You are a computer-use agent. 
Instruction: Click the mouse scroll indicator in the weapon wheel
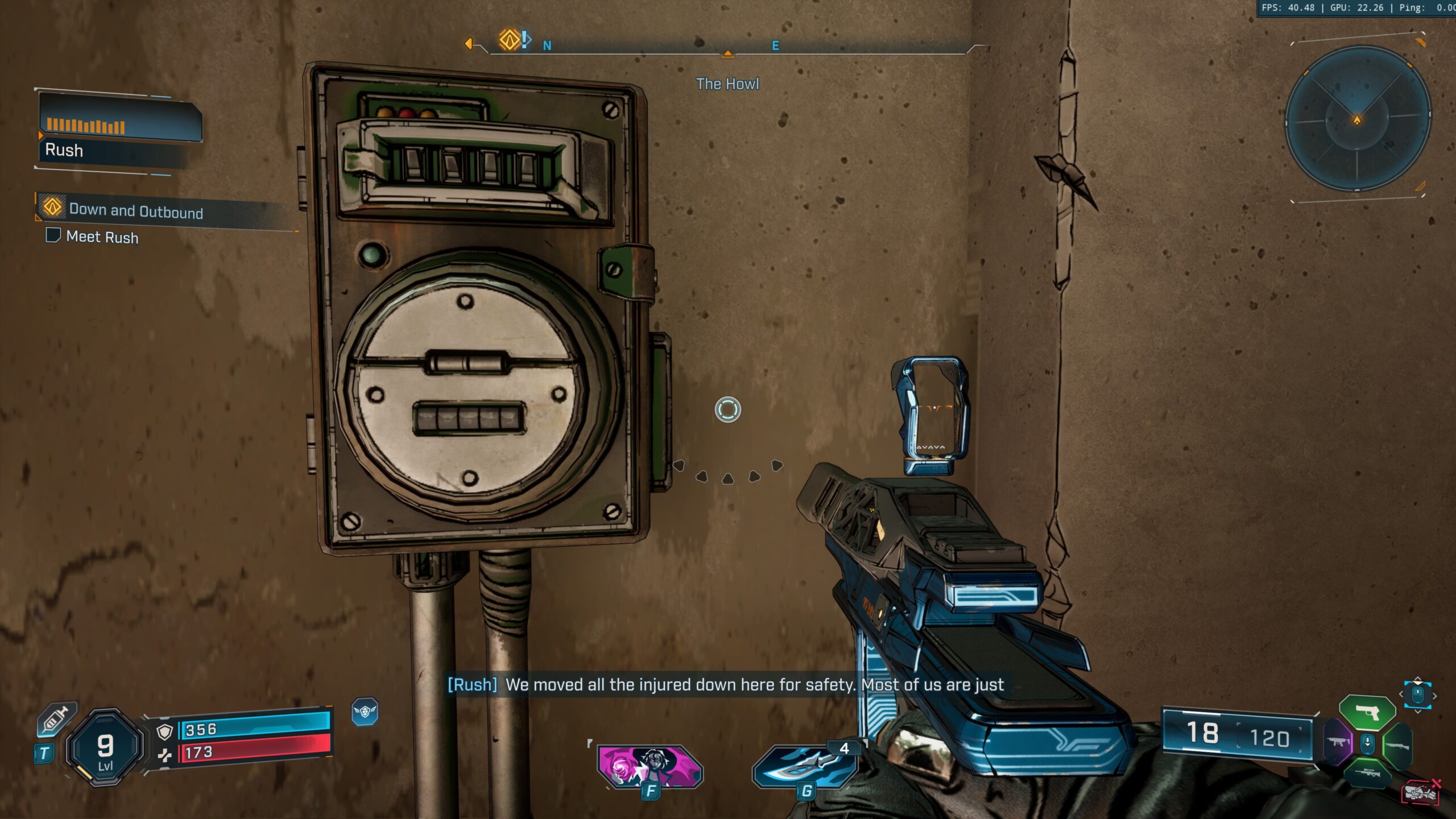click(x=1367, y=744)
